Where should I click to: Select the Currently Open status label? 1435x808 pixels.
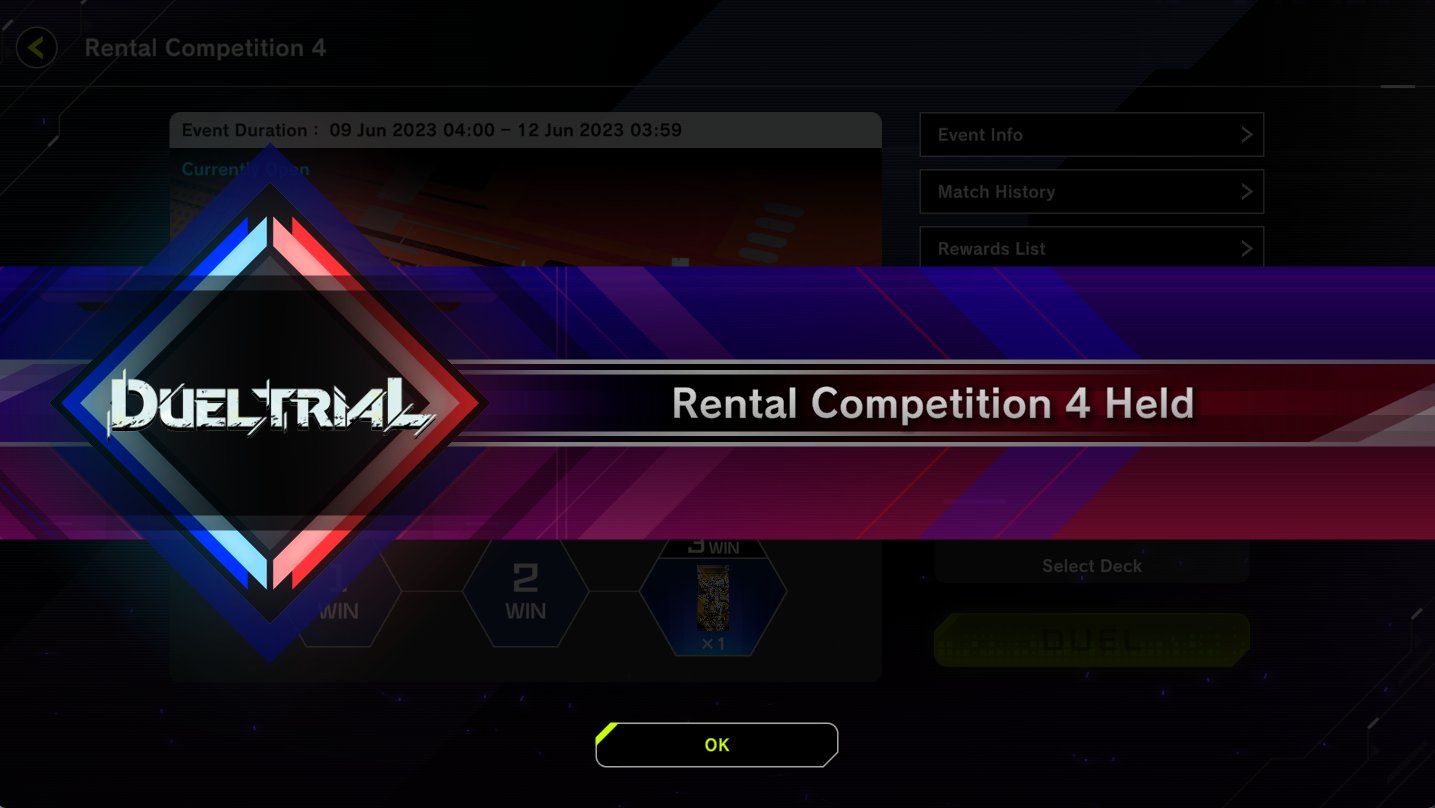point(242,170)
